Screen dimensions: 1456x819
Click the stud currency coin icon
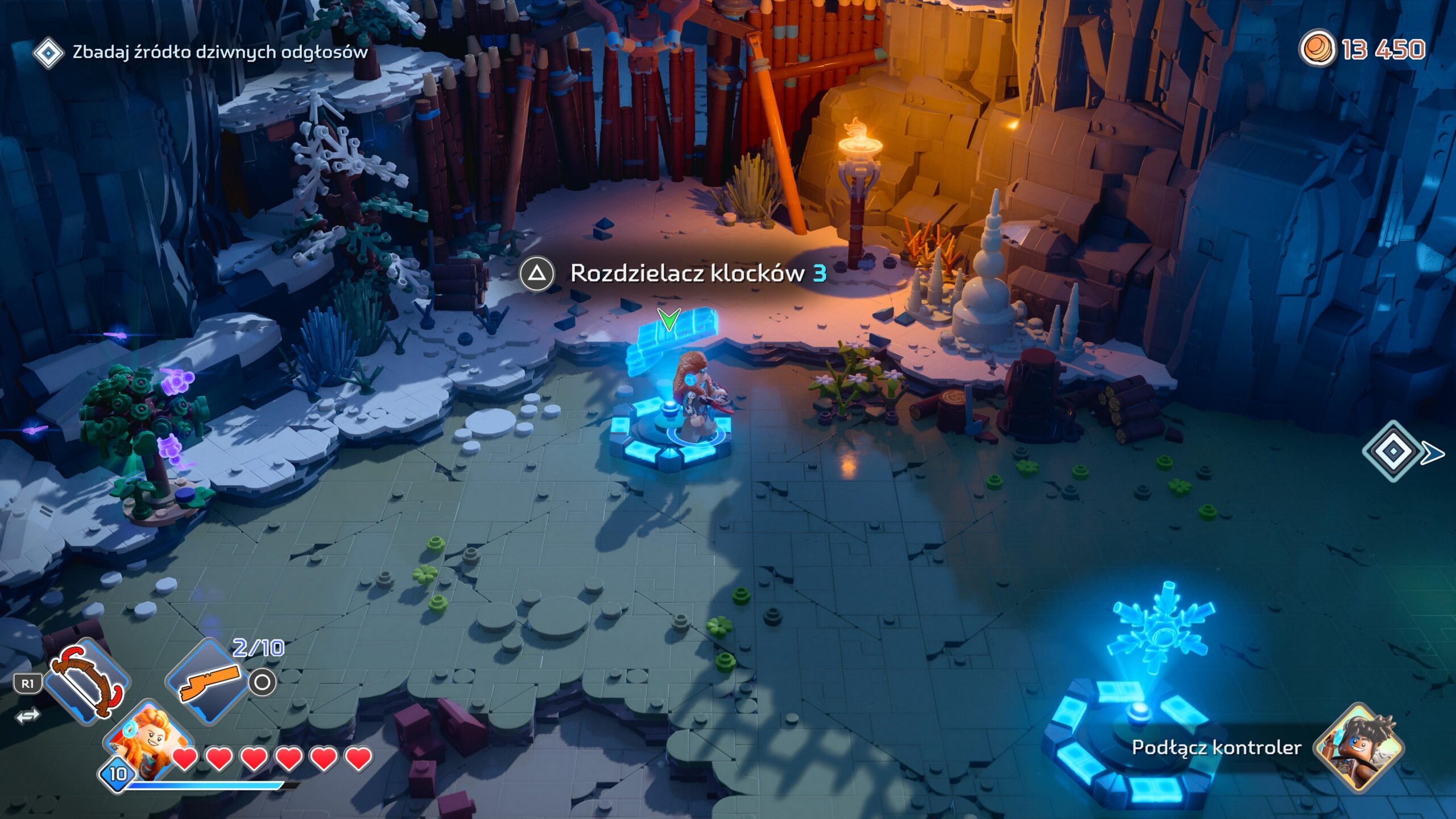pyautogui.click(x=1317, y=48)
